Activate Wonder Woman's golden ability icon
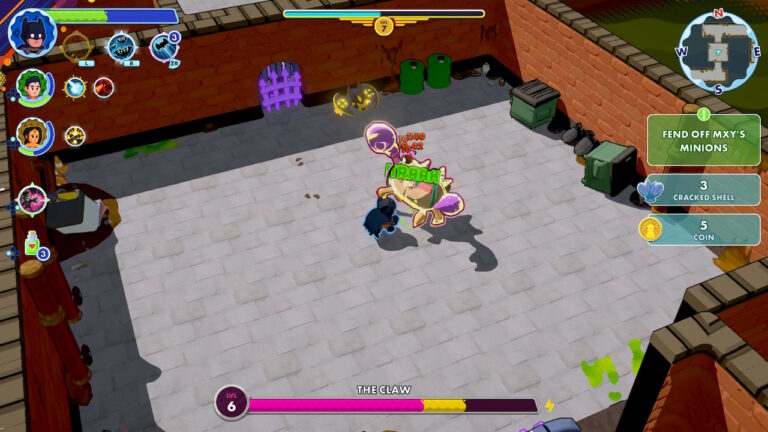The image size is (768, 432). point(75,135)
